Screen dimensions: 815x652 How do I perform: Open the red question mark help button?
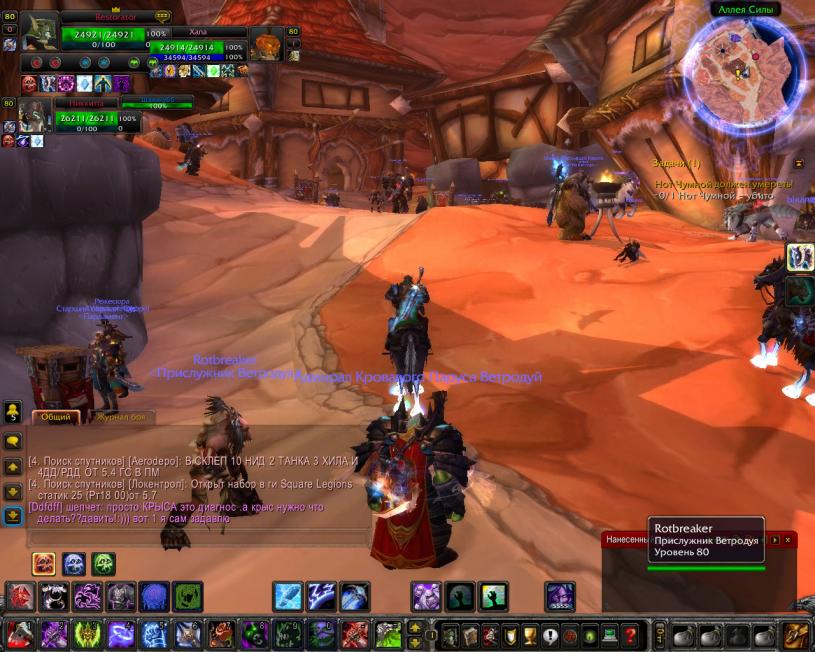point(629,635)
